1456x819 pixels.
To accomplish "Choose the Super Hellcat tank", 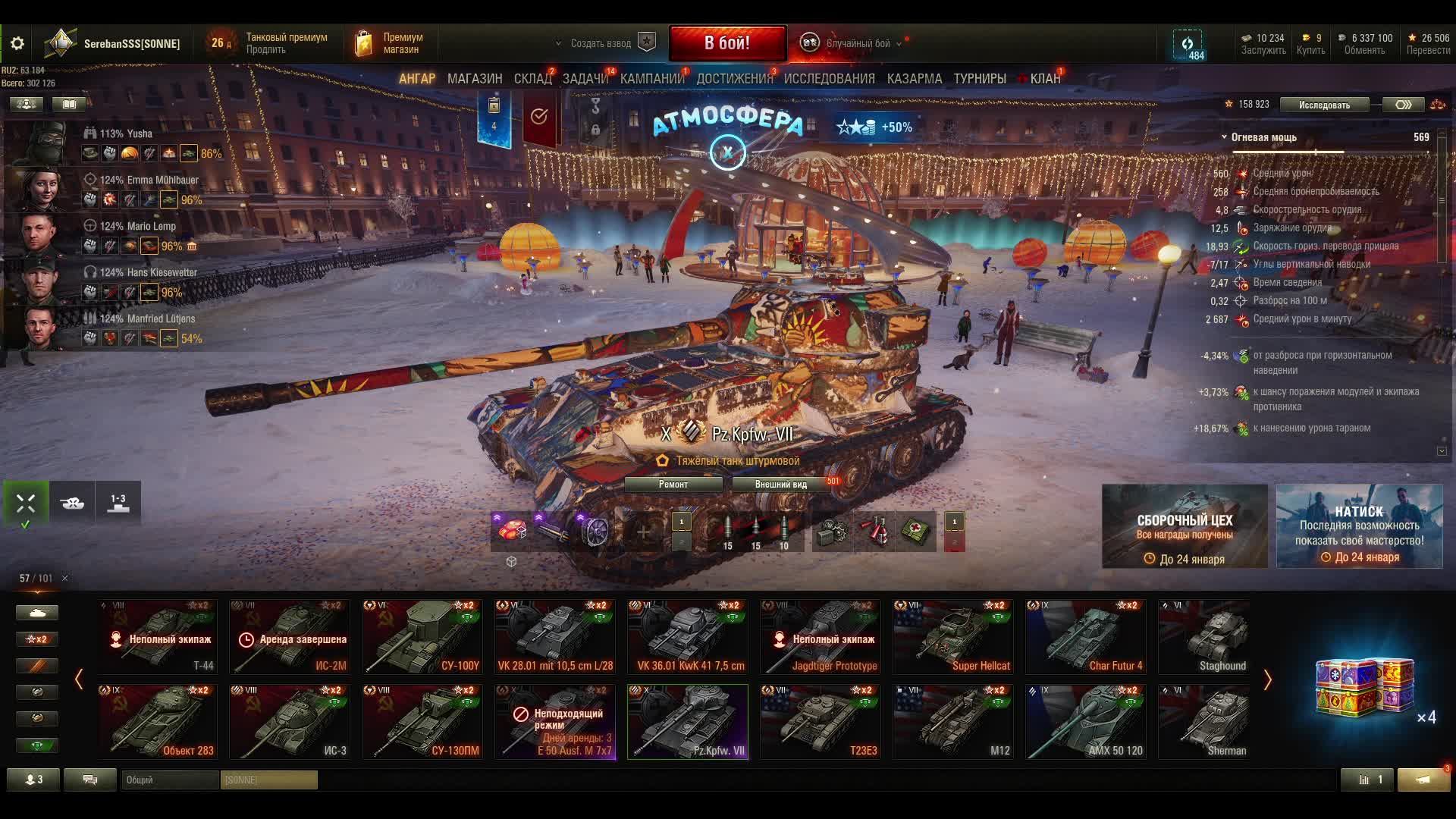I will pos(953,636).
